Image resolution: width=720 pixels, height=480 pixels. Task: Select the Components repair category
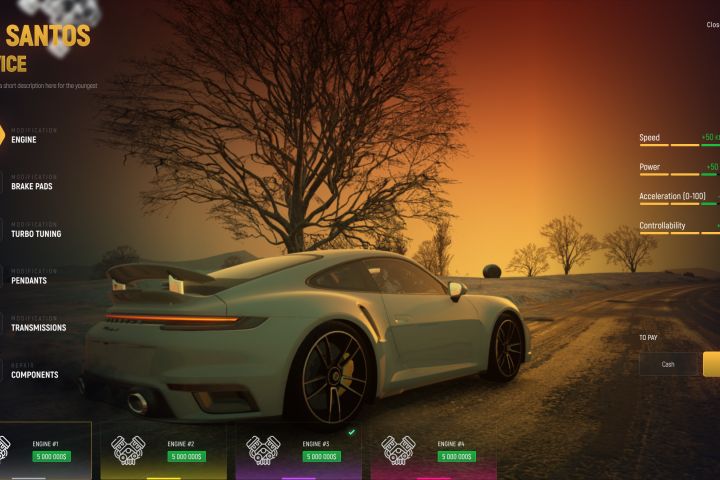(34, 375)
